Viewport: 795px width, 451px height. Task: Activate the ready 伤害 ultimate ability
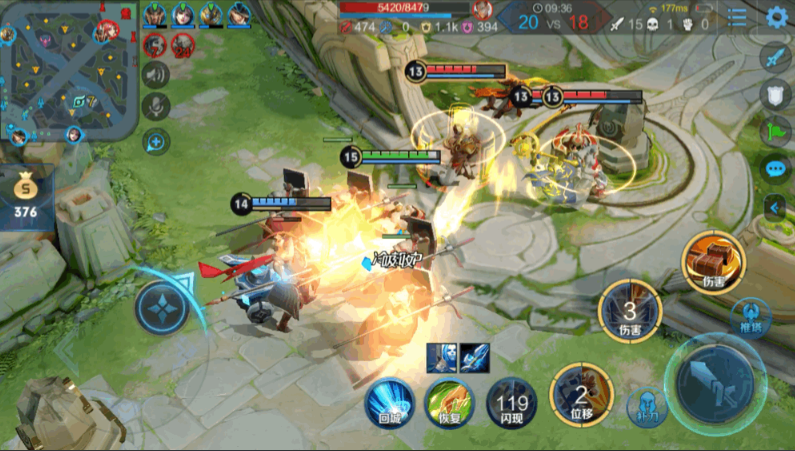[712, 261]
